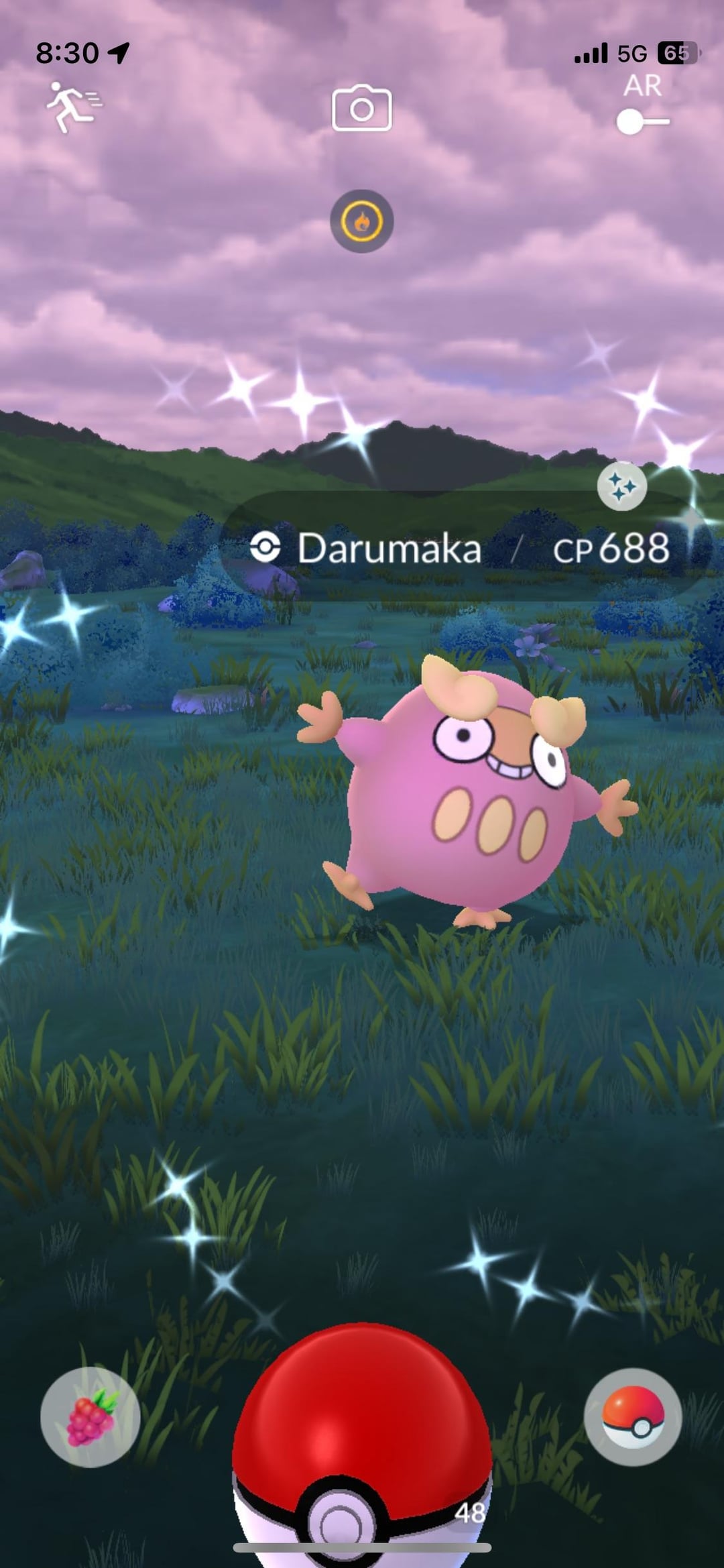
Task: Open the camera snapshot mode
Action: click(x=361, y=108)
